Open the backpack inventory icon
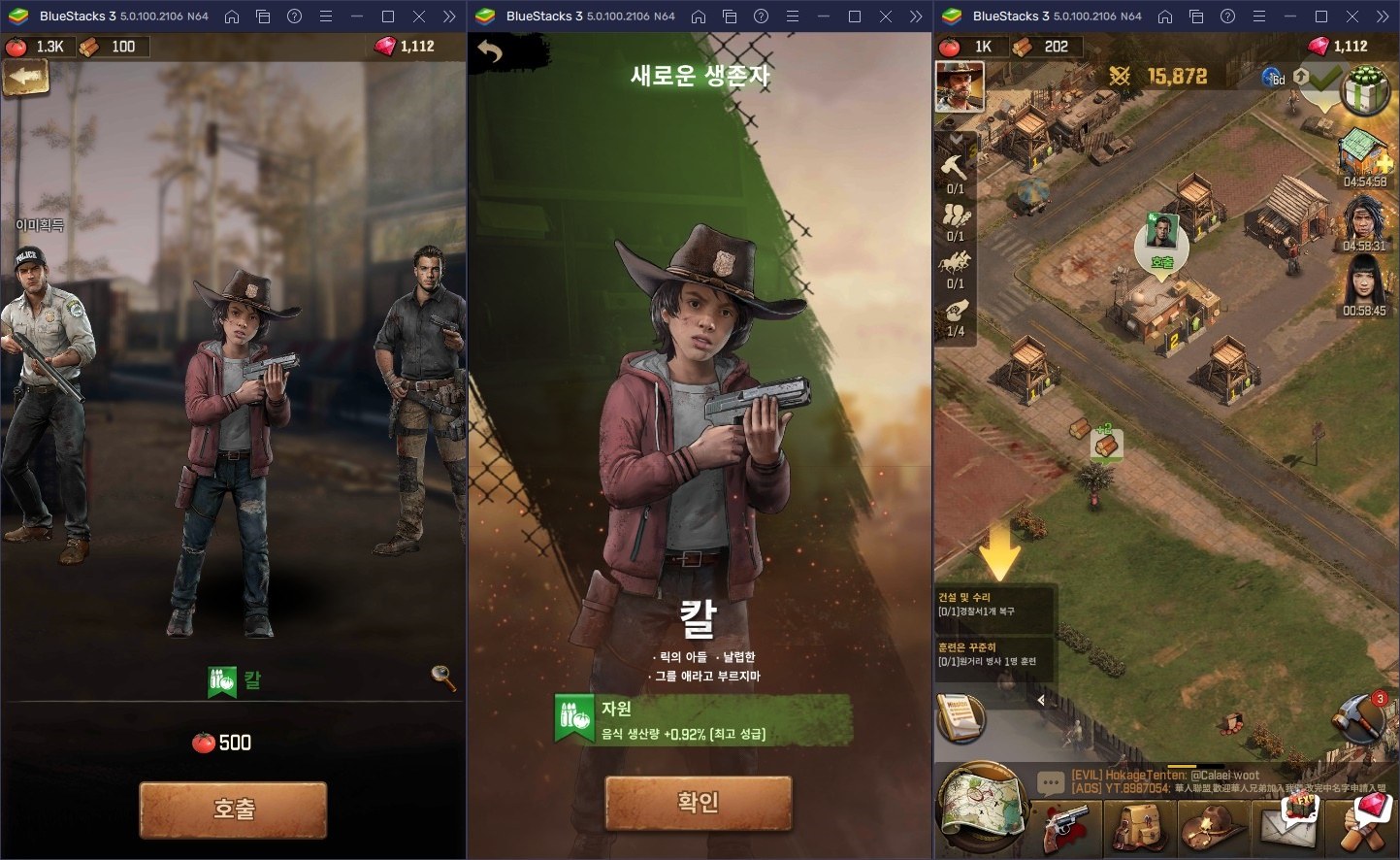 tap(1137, 827)
